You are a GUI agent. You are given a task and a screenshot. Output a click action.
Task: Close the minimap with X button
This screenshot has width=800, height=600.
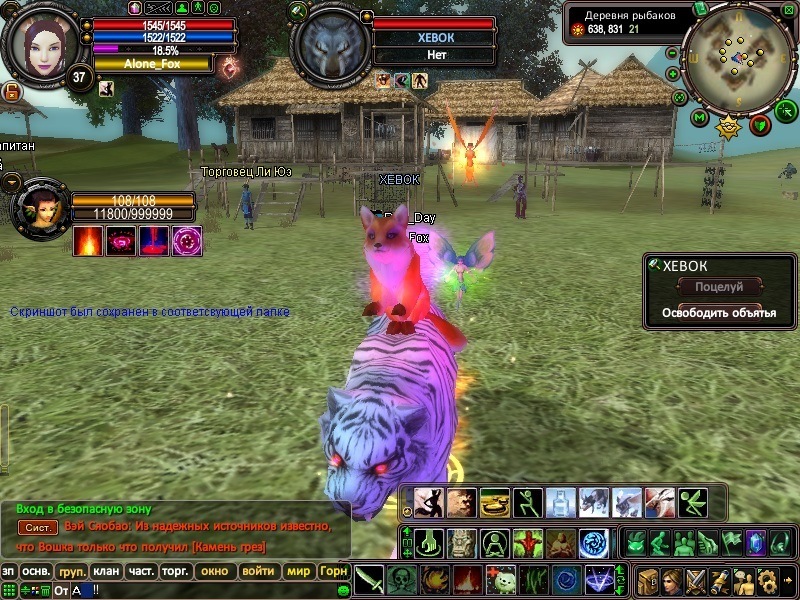coord(787,10)
